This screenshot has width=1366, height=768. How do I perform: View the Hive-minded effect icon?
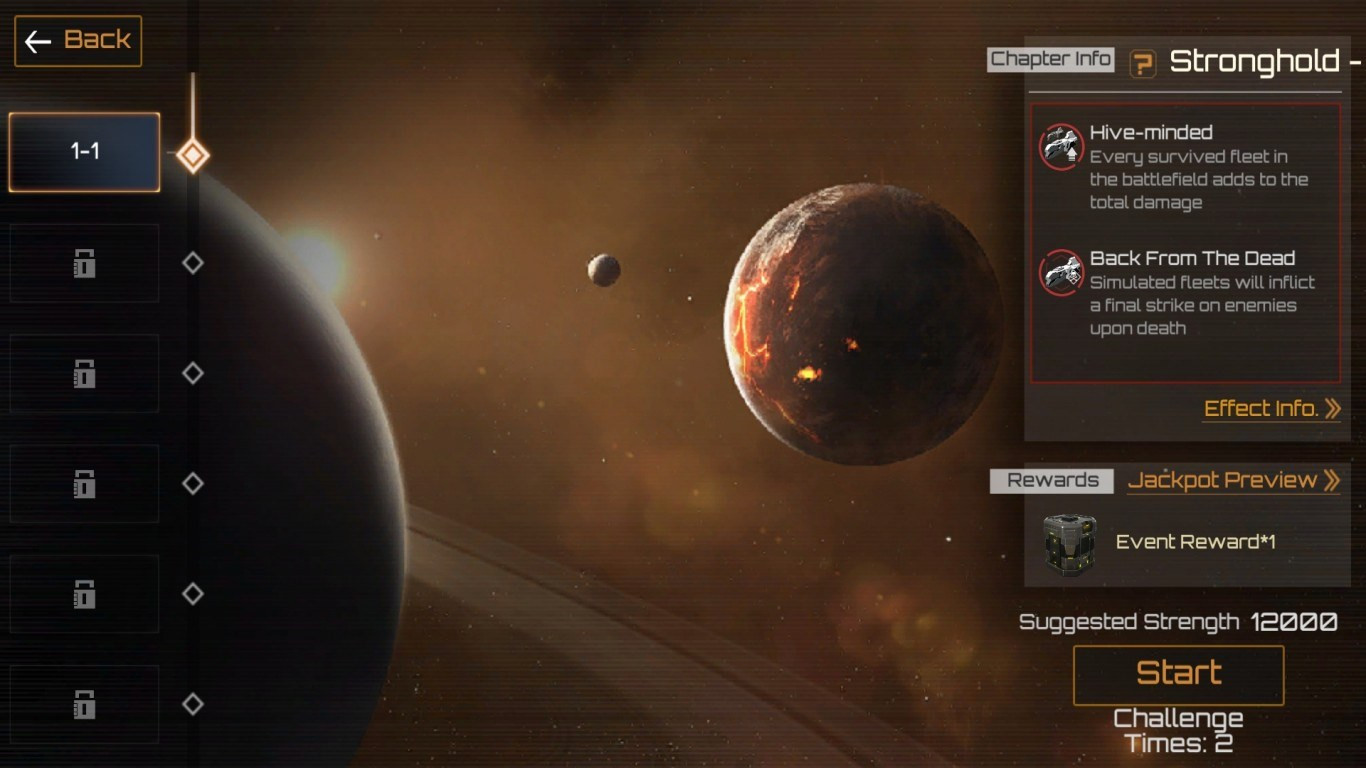(1061, 147)
